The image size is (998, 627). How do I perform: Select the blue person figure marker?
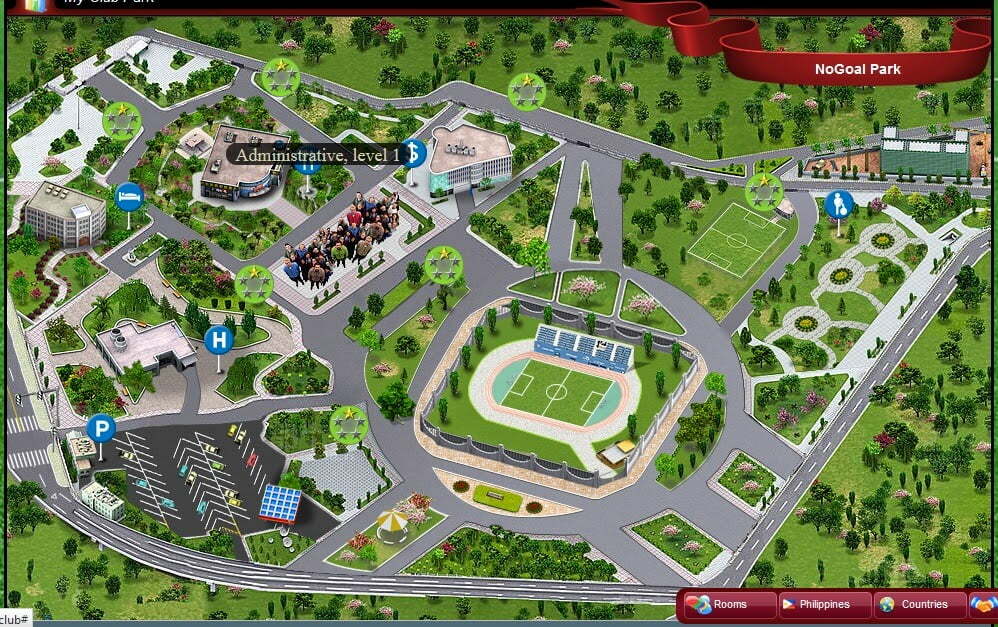point(838,205)
